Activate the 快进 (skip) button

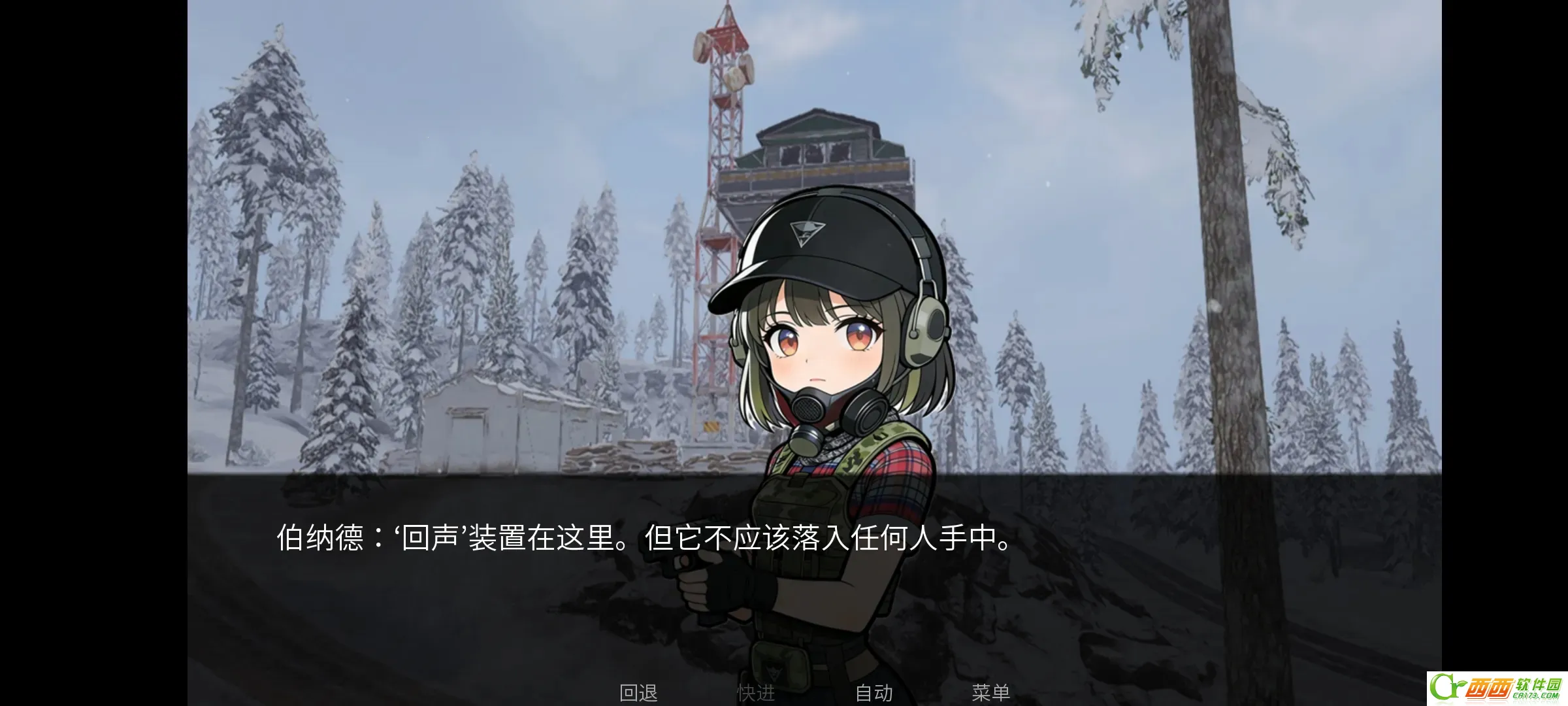click(756, 693)
